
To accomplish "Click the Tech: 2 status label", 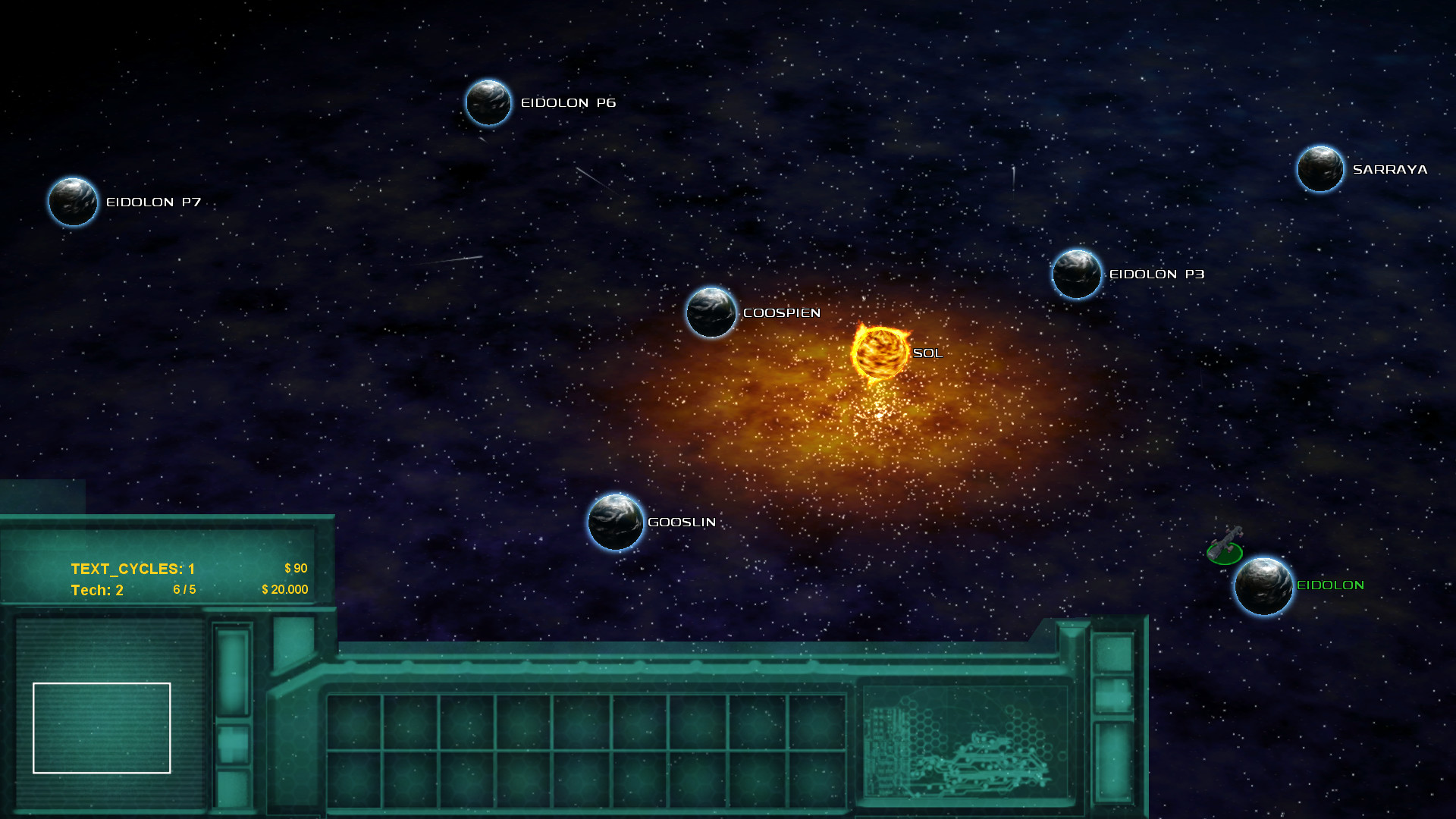I will (96, 589).
